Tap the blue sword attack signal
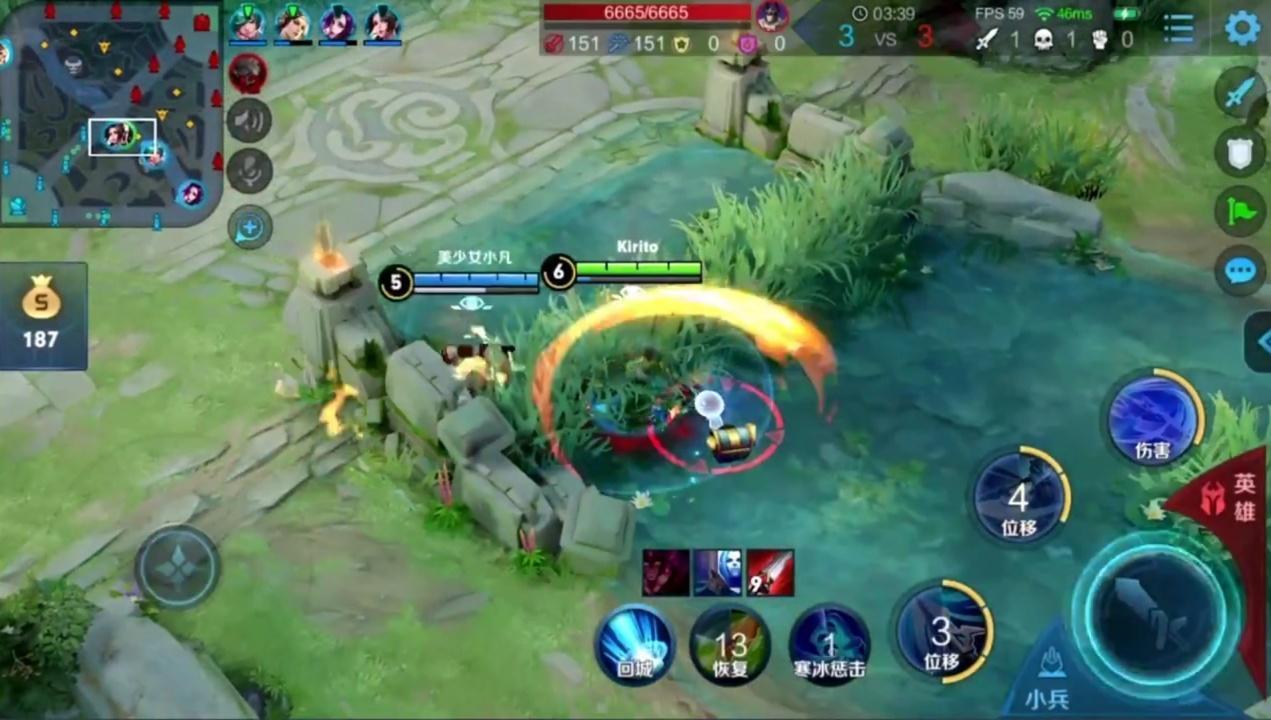 [1240, 93]
